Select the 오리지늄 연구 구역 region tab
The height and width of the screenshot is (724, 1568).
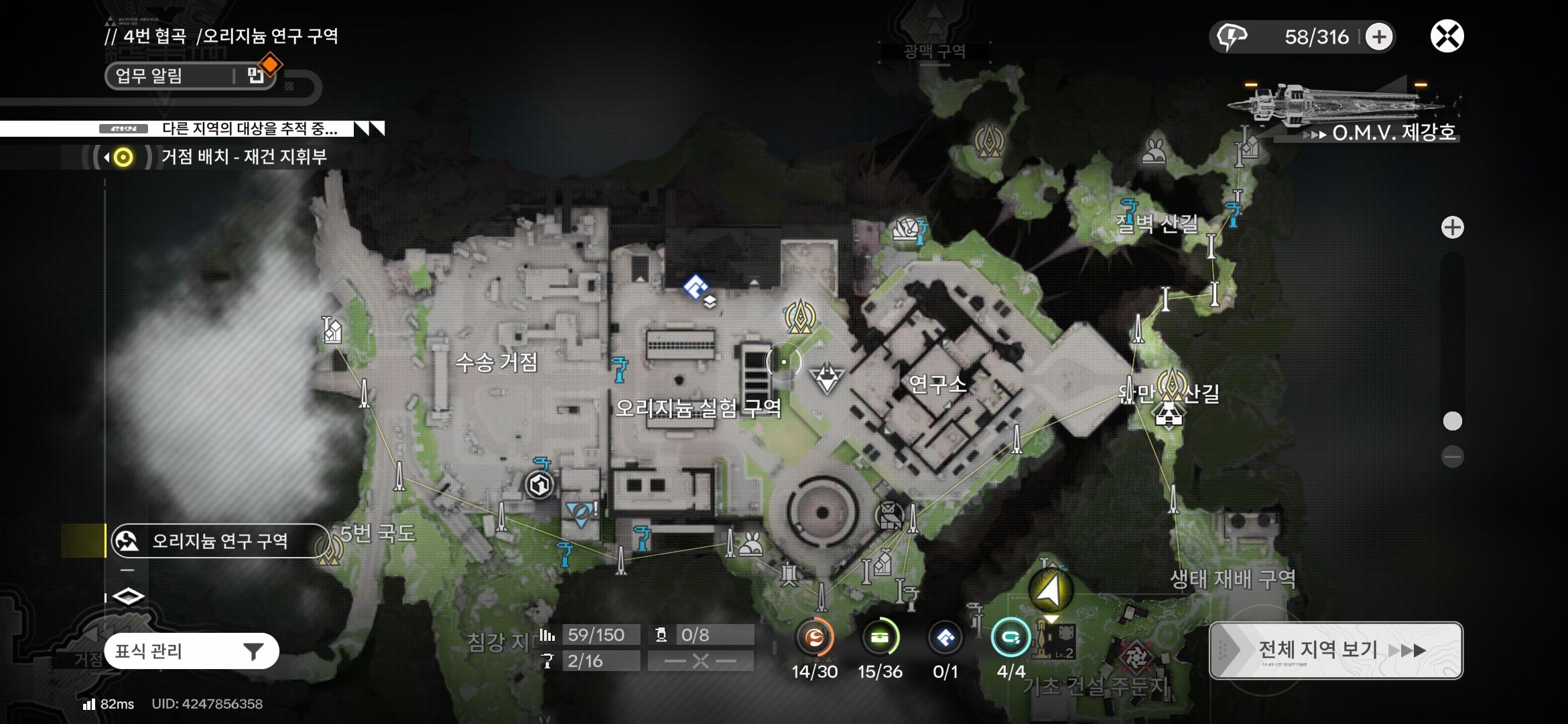pyautogui.click(x=218, y=541)
